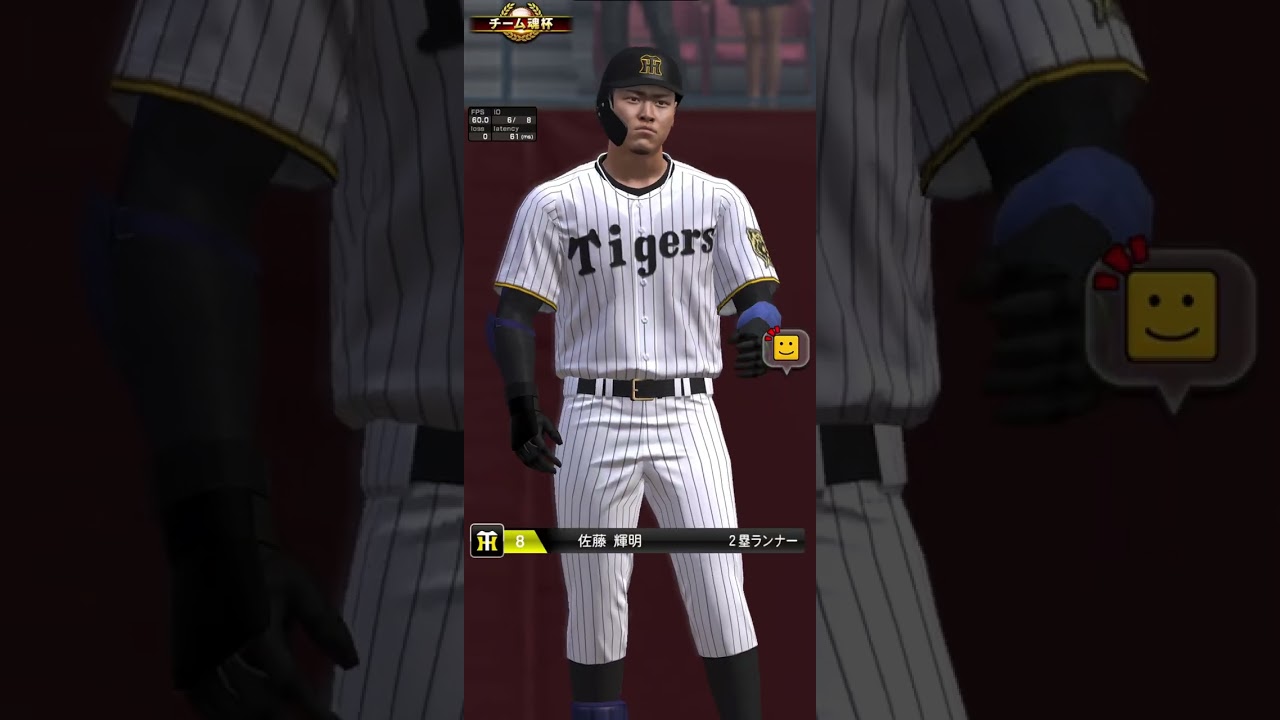The height and width of the screenshot is (720, 1280).
Task: Tap the smiley face emote bubble
Action: coord(786,348)
